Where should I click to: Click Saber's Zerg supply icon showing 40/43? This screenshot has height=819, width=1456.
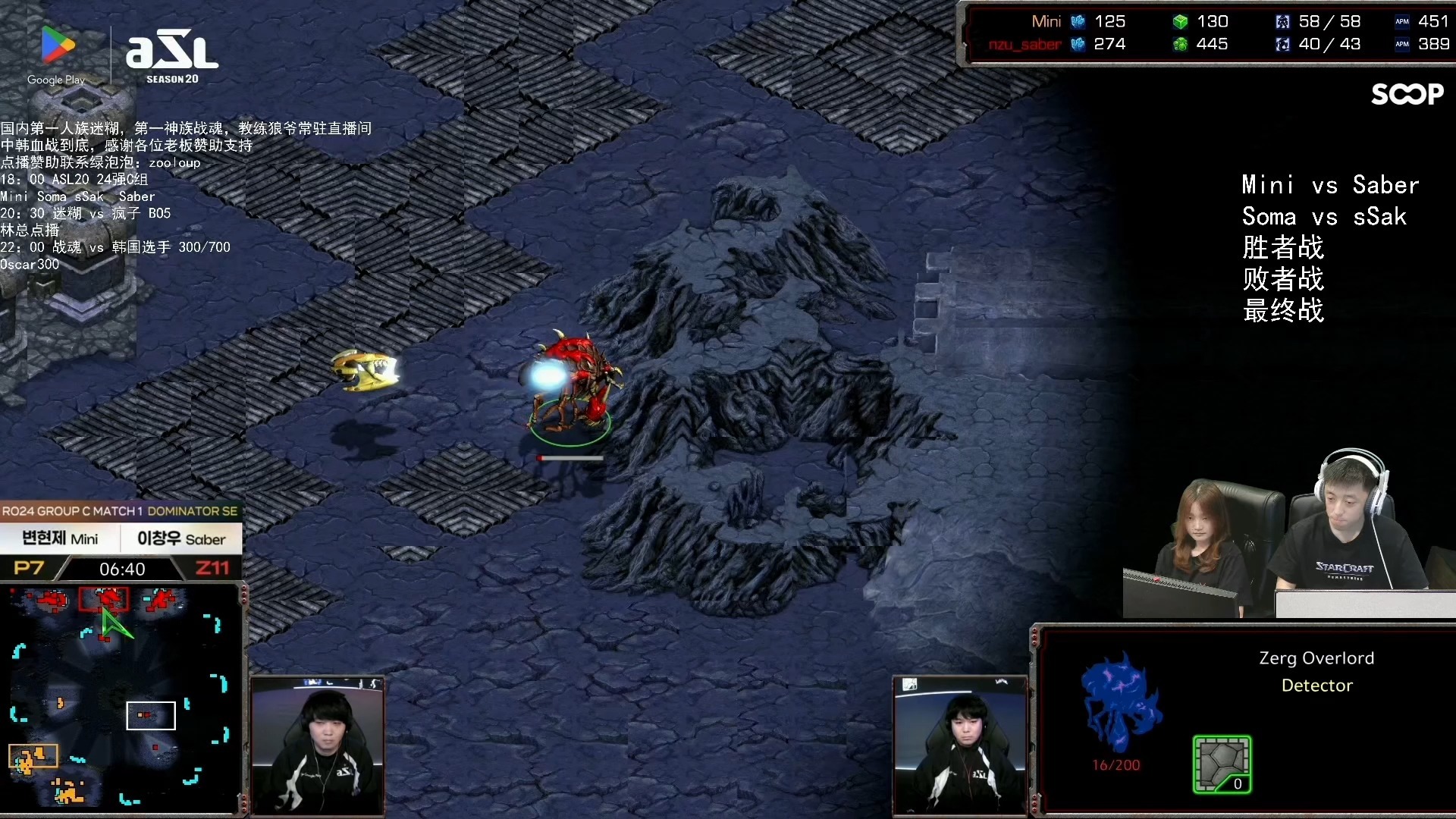[x=1283, y=45]
